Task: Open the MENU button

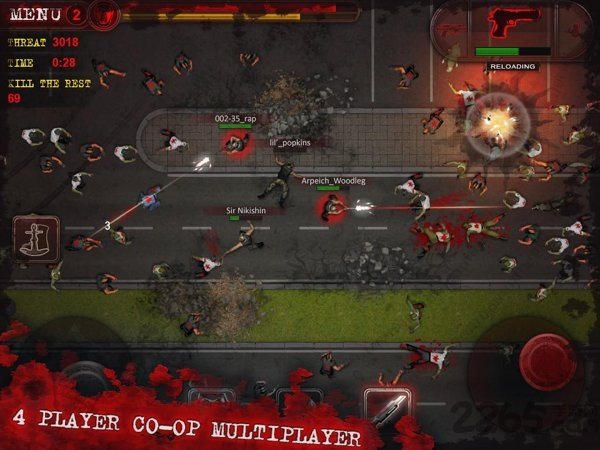Action: coord(32,15)
